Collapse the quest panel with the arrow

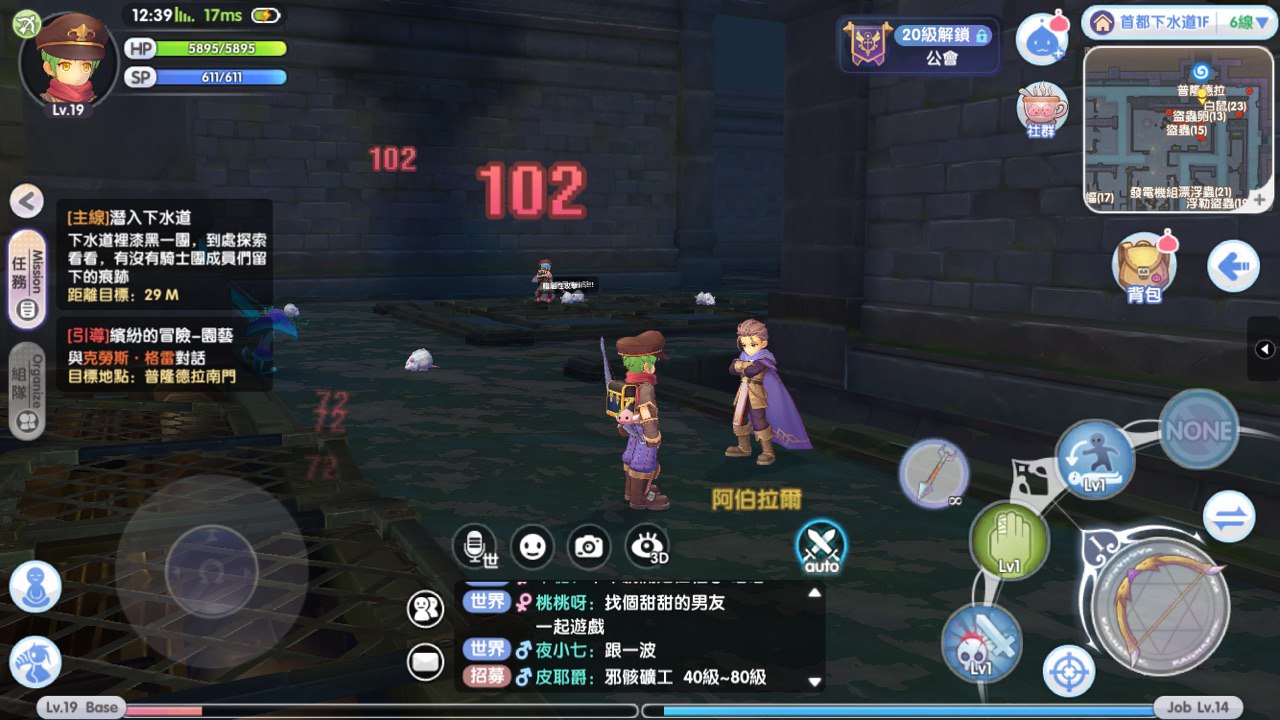[27, 201]
